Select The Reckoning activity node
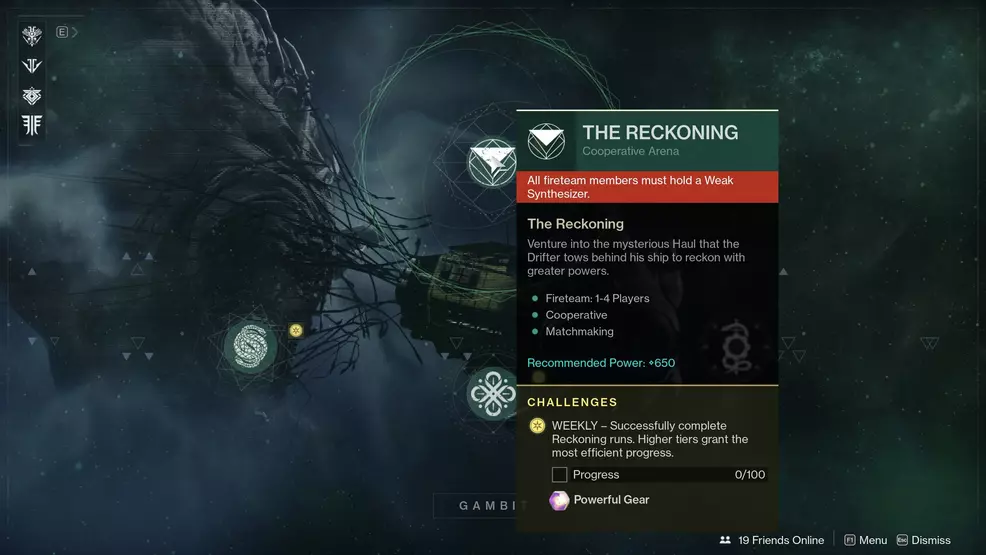986x555 pixels. click(x=492, y=162)
